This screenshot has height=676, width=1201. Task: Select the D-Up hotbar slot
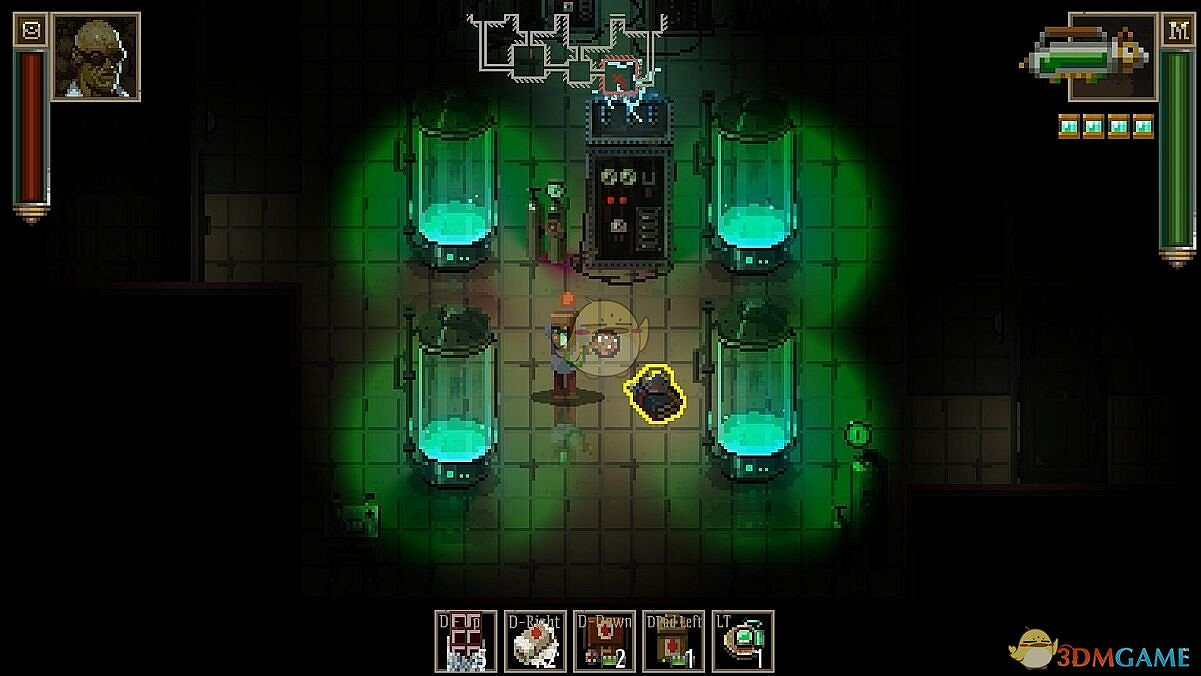coord(466,641)
